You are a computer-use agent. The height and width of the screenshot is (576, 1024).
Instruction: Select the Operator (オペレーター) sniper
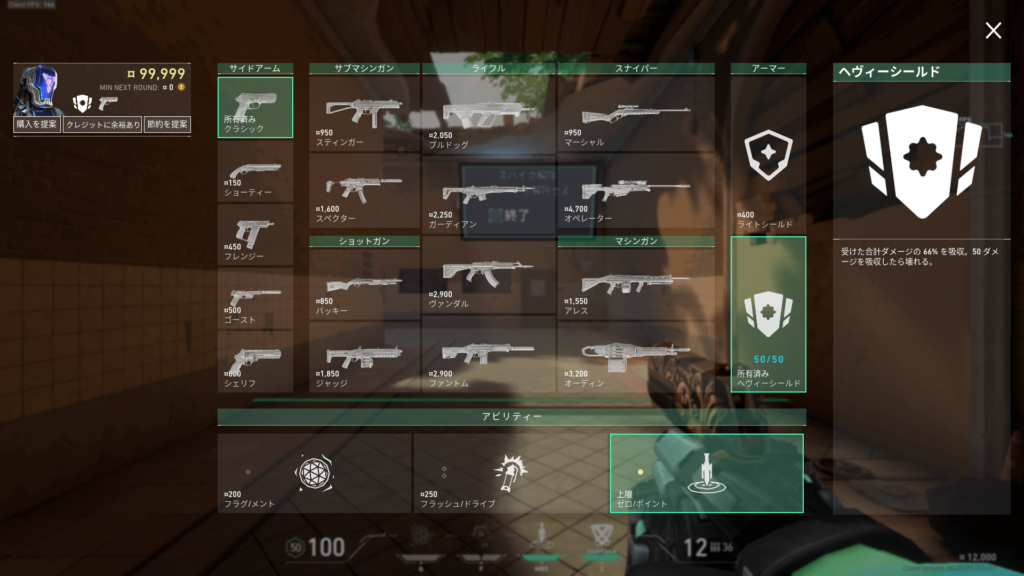tap(636, 192)
